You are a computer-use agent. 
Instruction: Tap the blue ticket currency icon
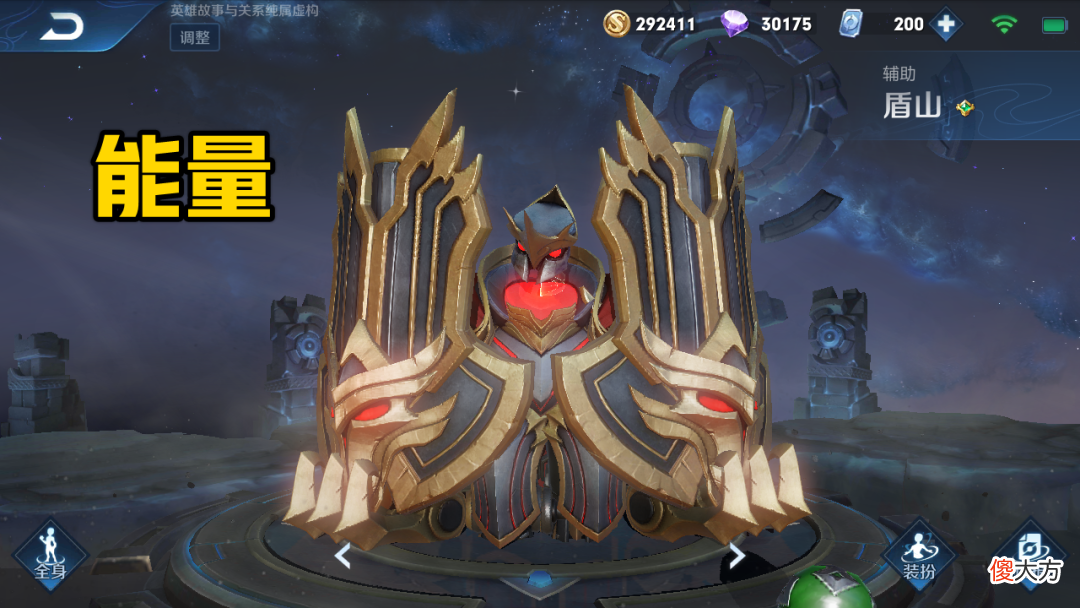851,23
